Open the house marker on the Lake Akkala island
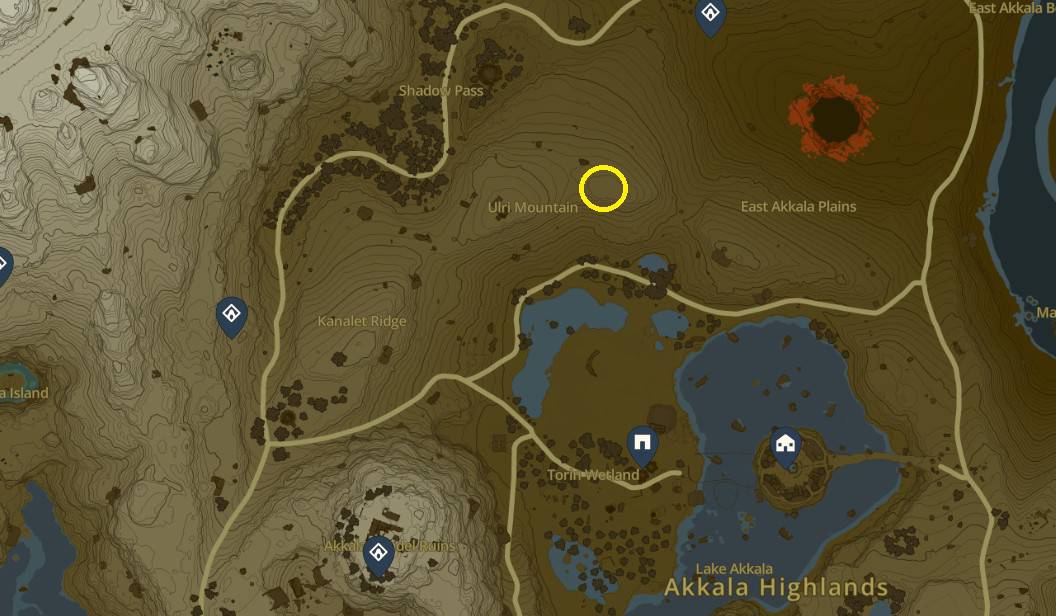This screenshot has width=1056, height=616. pyautogui.click(x=786, y=442)
